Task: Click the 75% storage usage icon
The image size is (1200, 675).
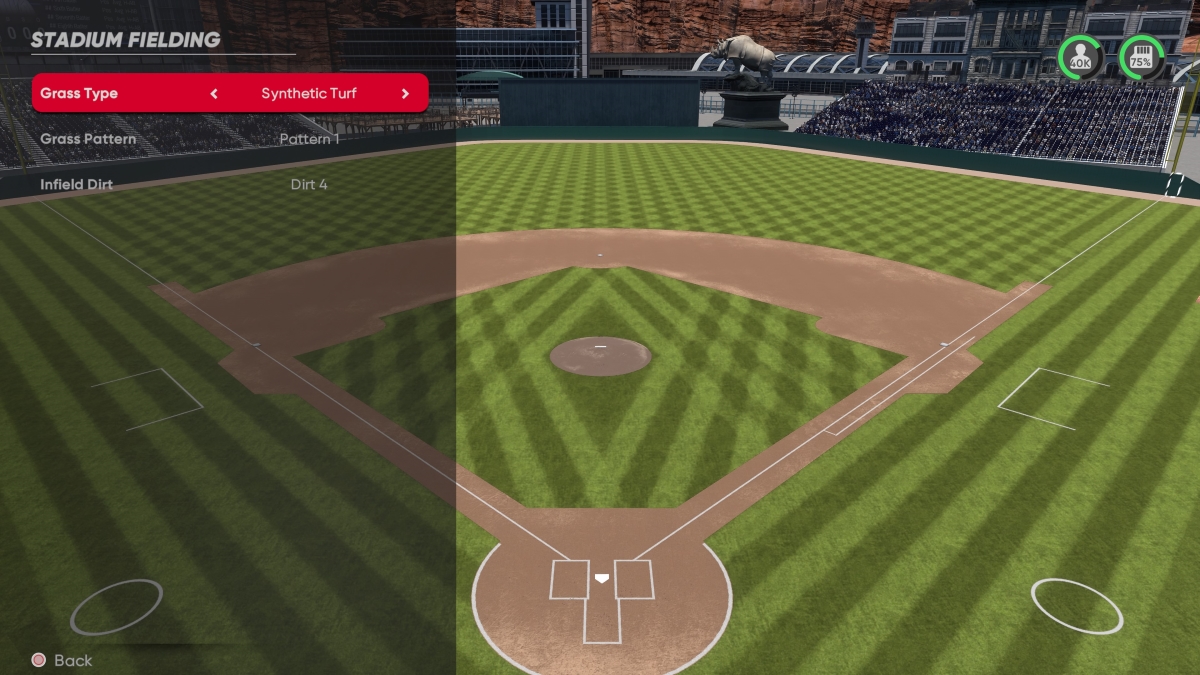Action: click(x=1141, y=57)
